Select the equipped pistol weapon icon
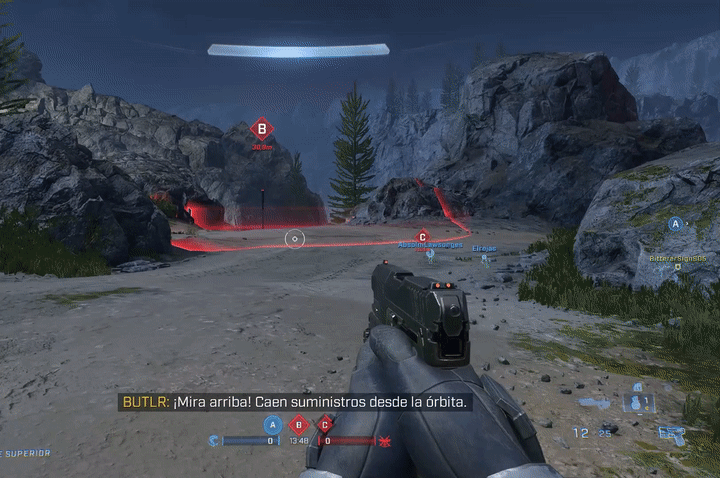The height and width of the screenshot is (478, 720). 671,434
